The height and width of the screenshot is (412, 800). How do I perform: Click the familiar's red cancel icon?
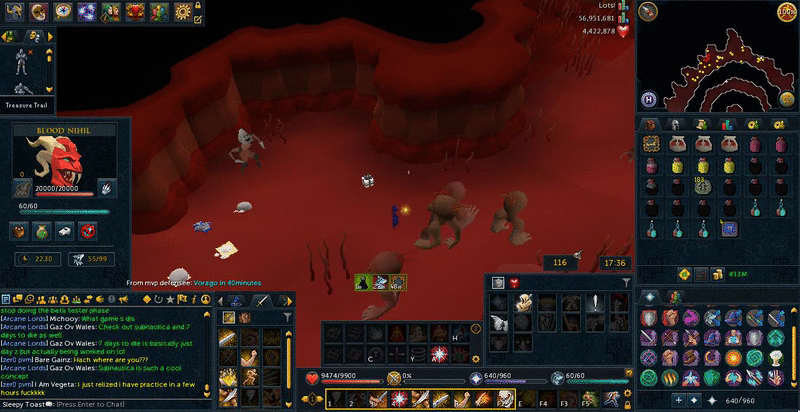(x=88, y=232)
